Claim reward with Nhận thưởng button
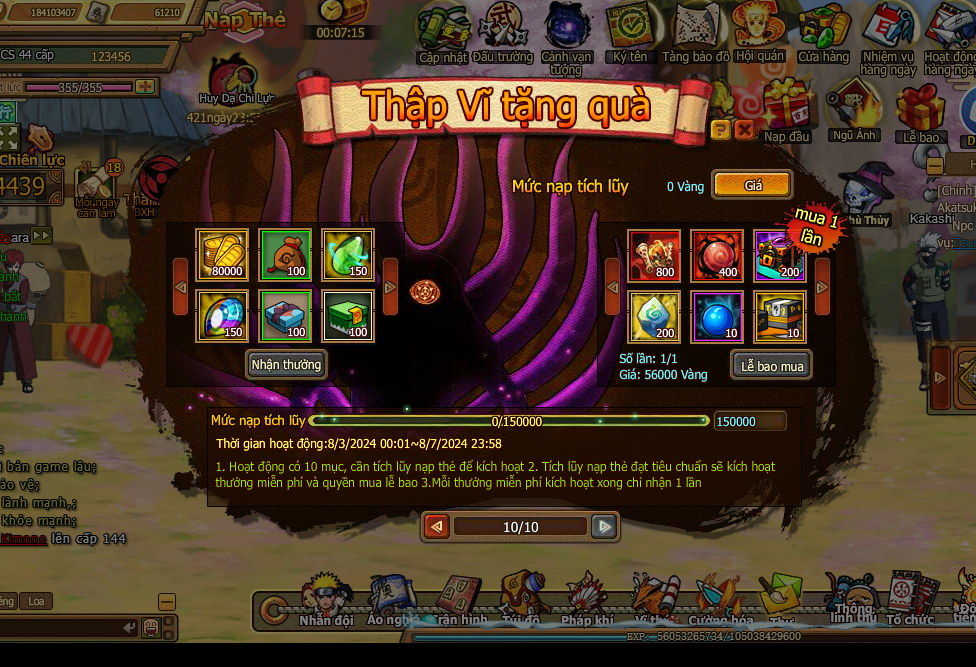Image resolution: width=976 pixels, height=667 pixels. [287, 364]
